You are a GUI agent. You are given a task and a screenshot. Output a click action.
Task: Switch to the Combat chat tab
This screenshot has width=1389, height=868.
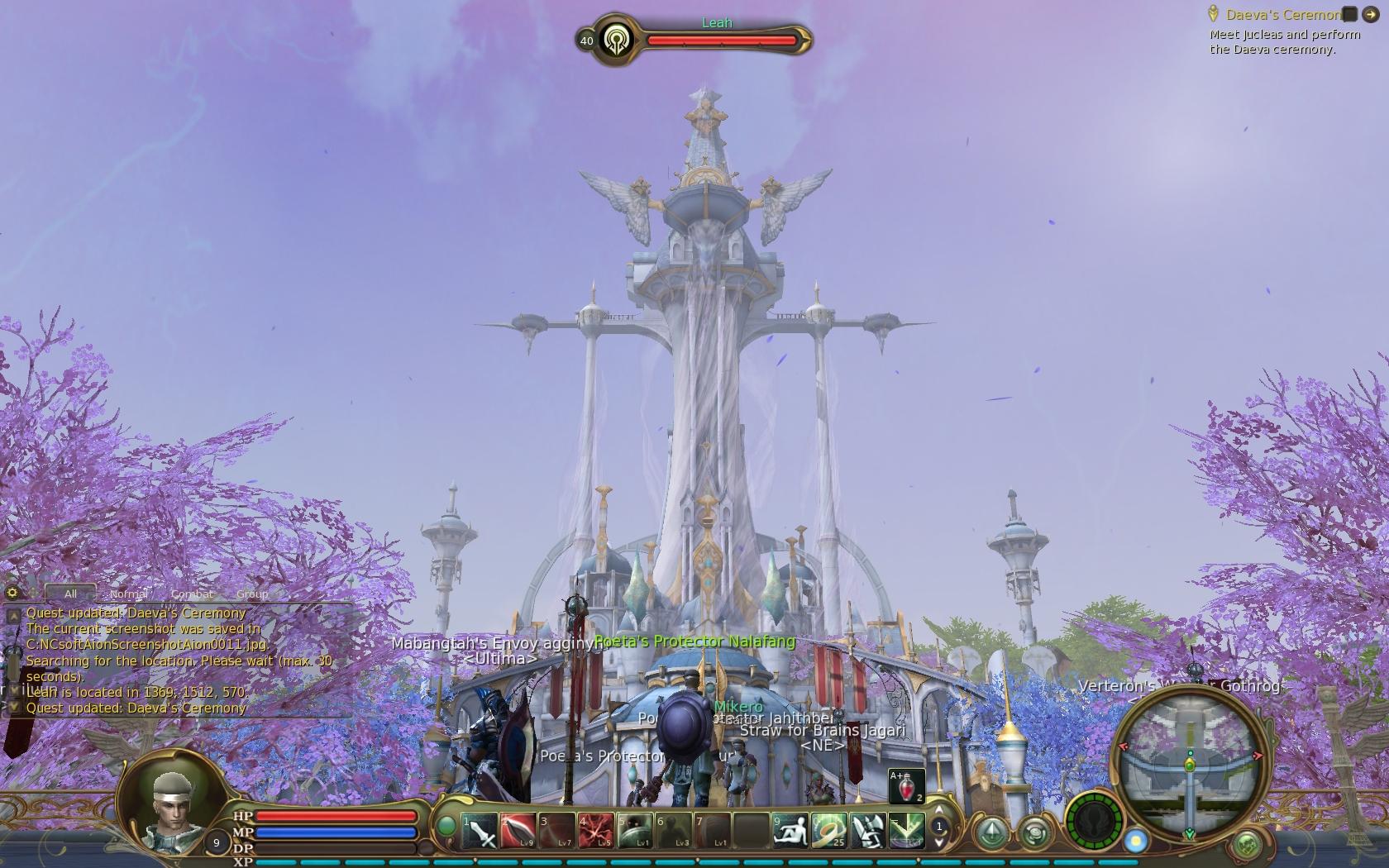point(191,594)
